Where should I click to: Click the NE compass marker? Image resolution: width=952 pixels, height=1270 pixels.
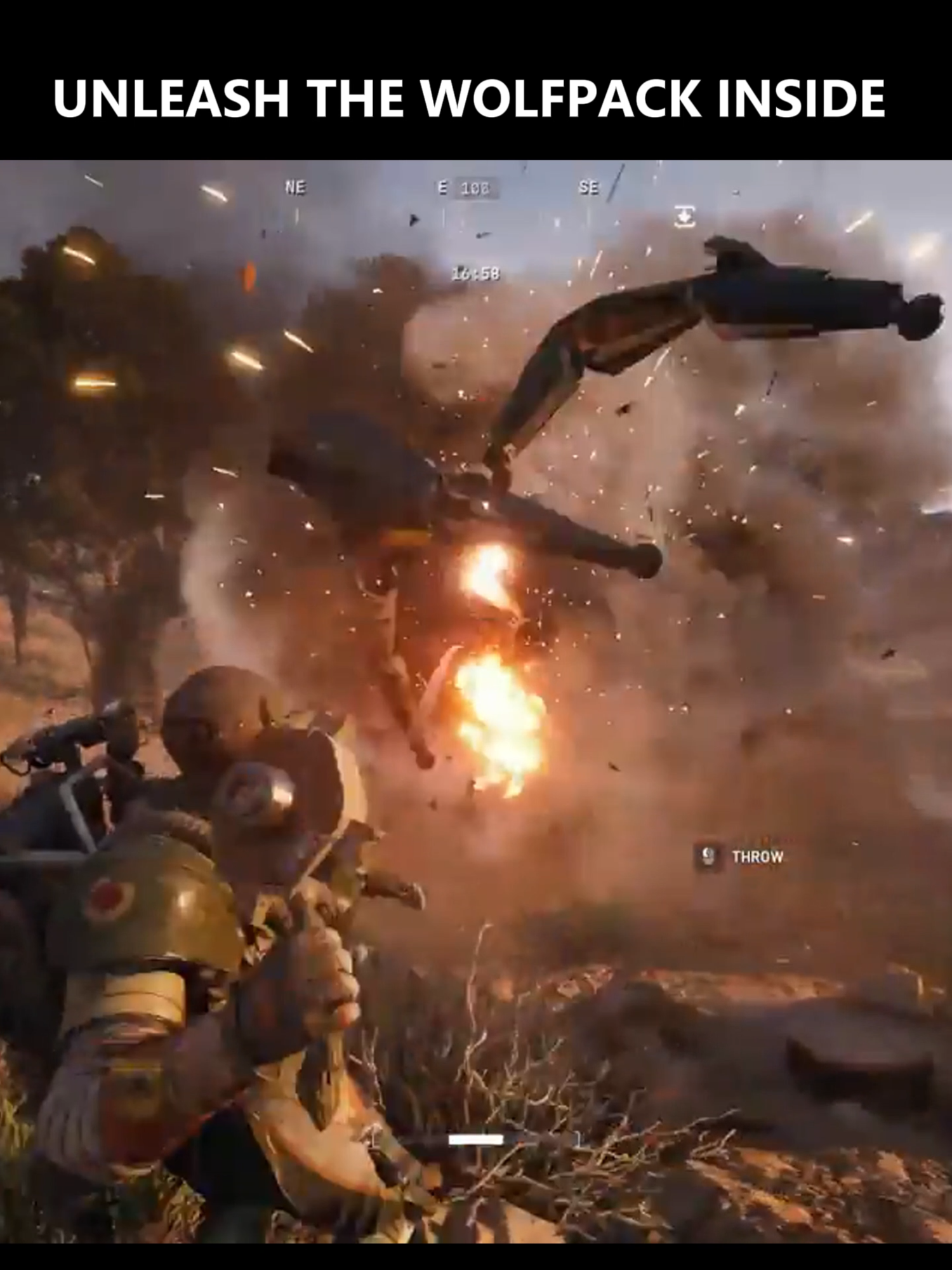296,186
